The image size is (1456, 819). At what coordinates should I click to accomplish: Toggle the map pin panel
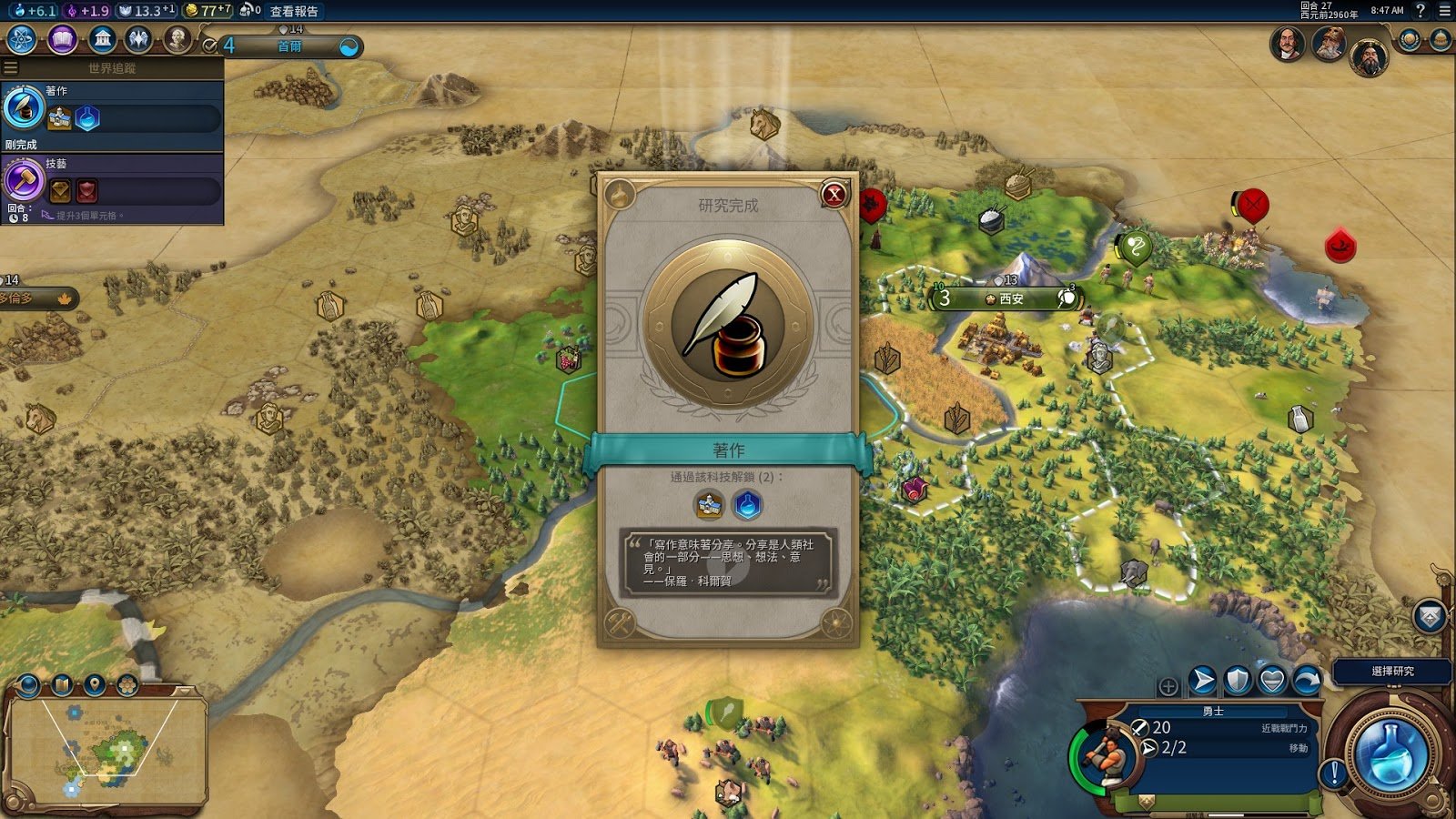click(x=95, y=684)
